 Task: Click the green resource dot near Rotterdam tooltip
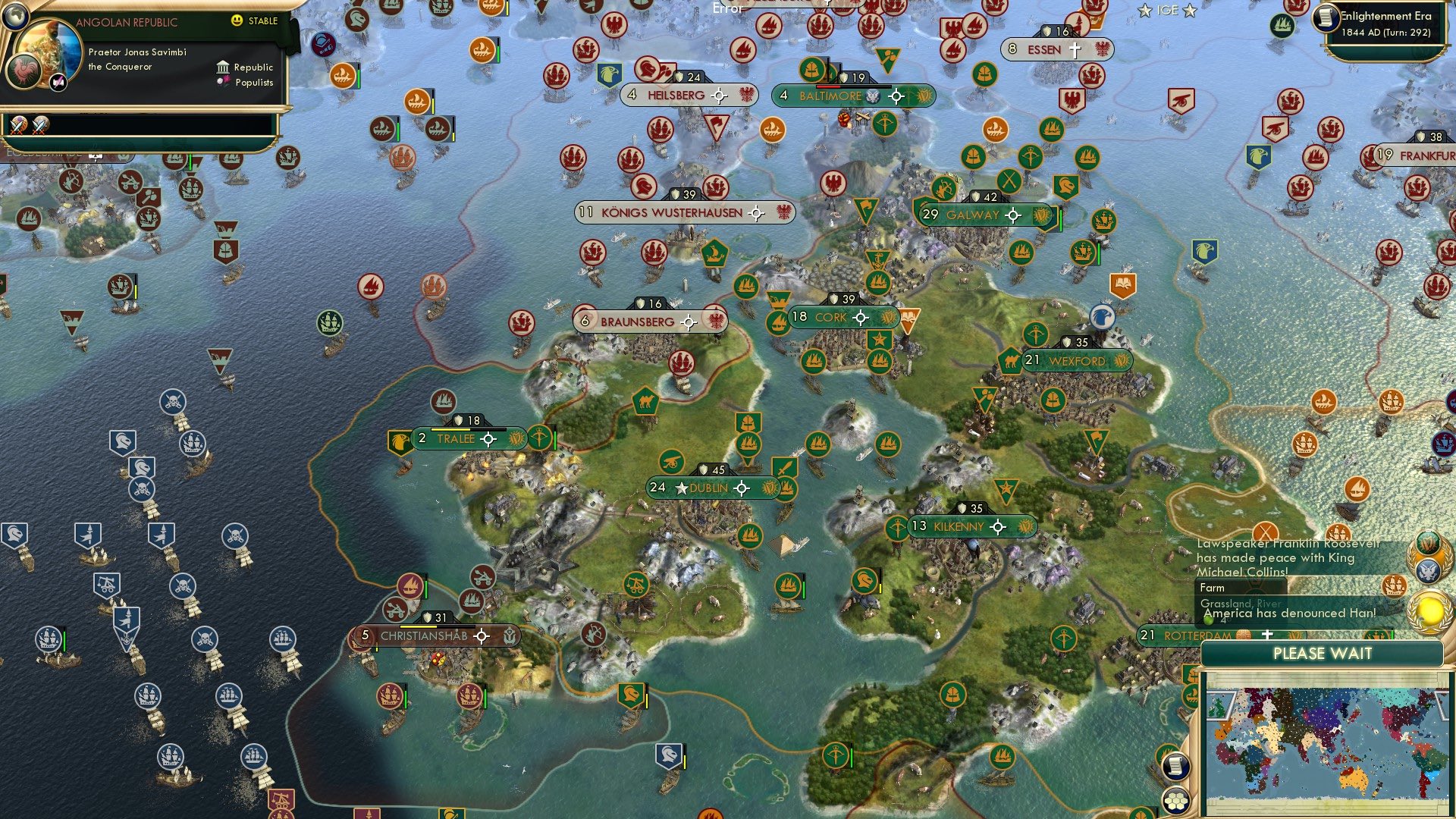pos(1210,620)
